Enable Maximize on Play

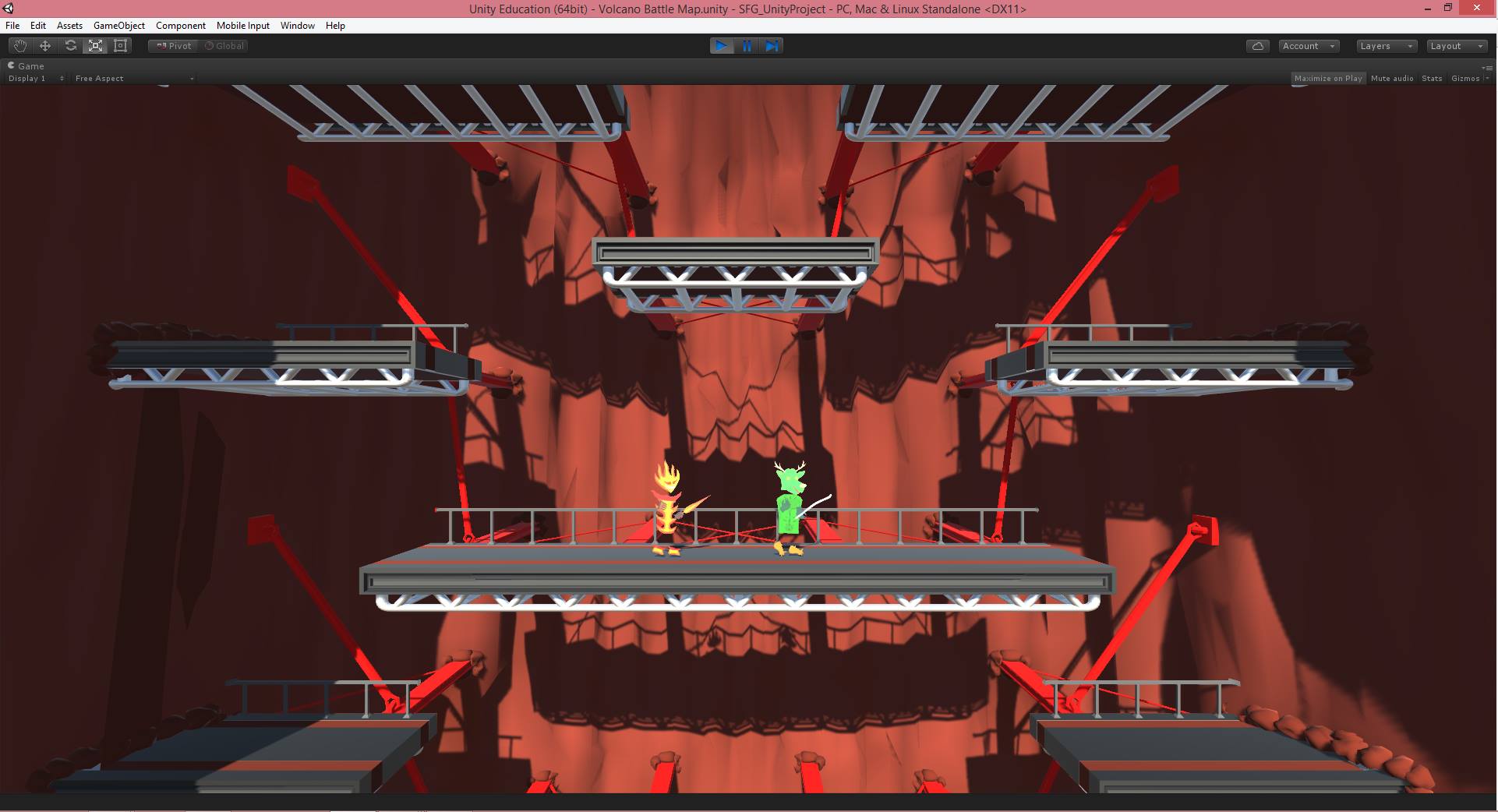coord(1329,78)
